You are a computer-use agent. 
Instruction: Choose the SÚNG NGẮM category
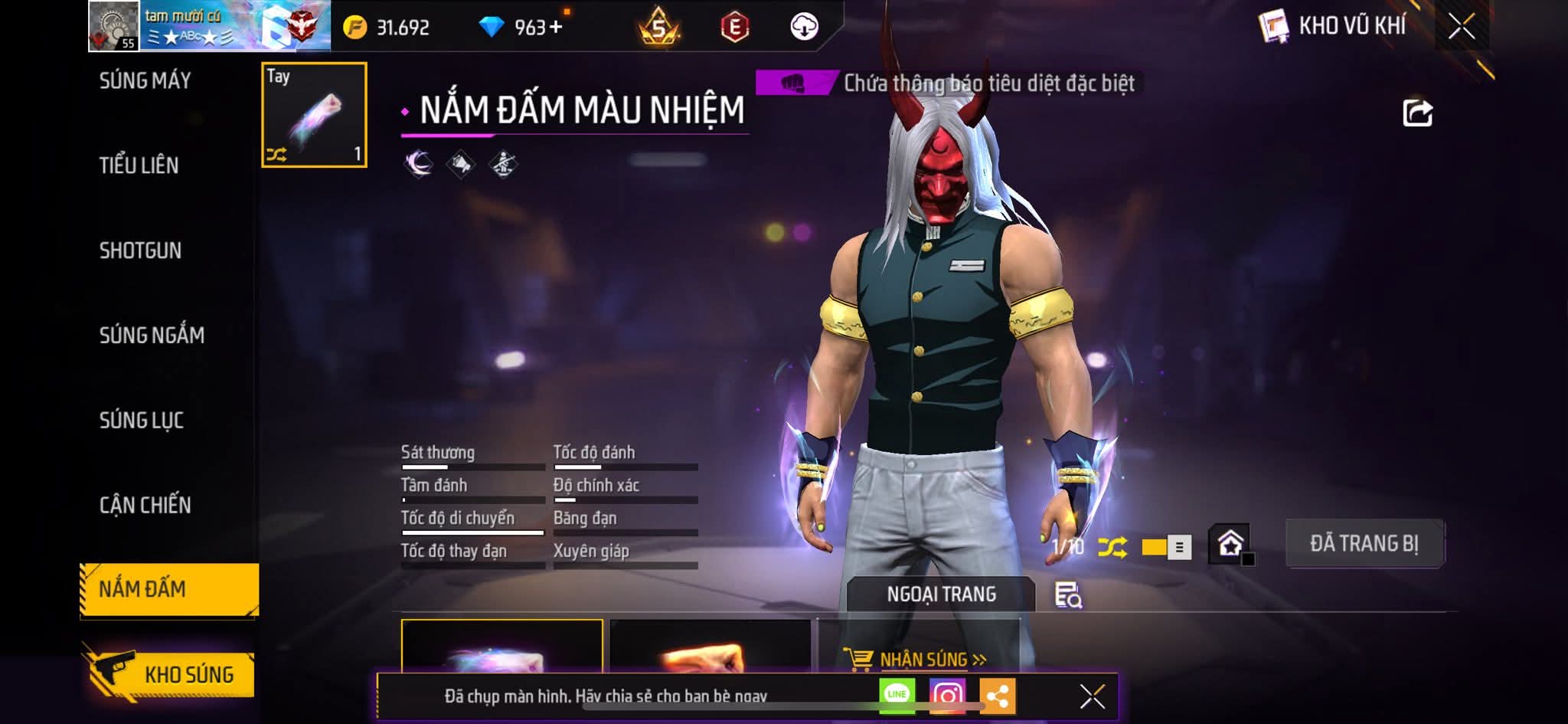click(x=152, y=336)
